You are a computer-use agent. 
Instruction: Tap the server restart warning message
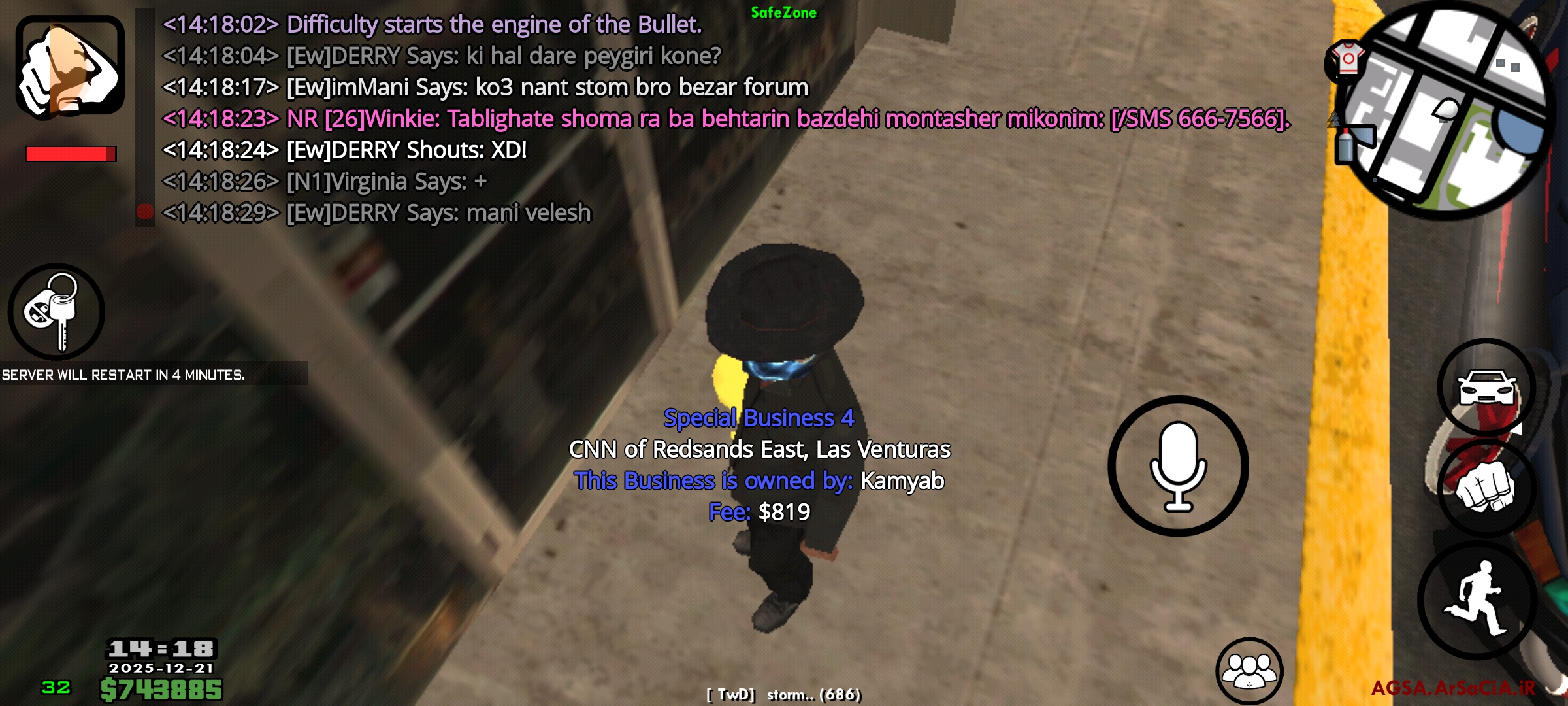[124, 375]
